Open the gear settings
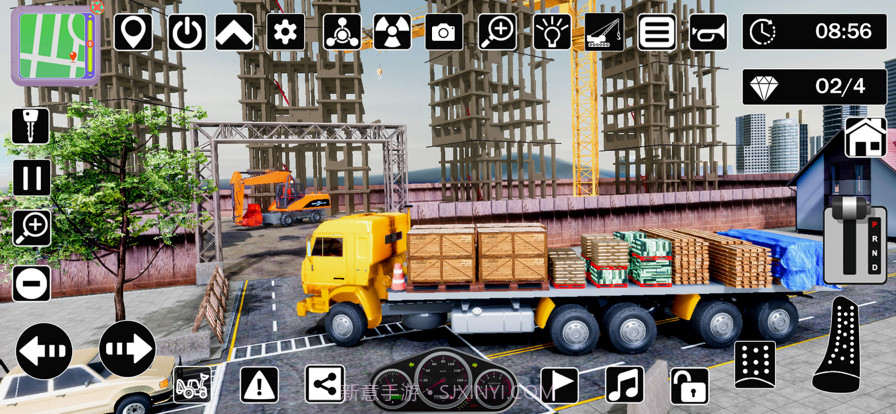The image size is (896, 414). point(286,32)
